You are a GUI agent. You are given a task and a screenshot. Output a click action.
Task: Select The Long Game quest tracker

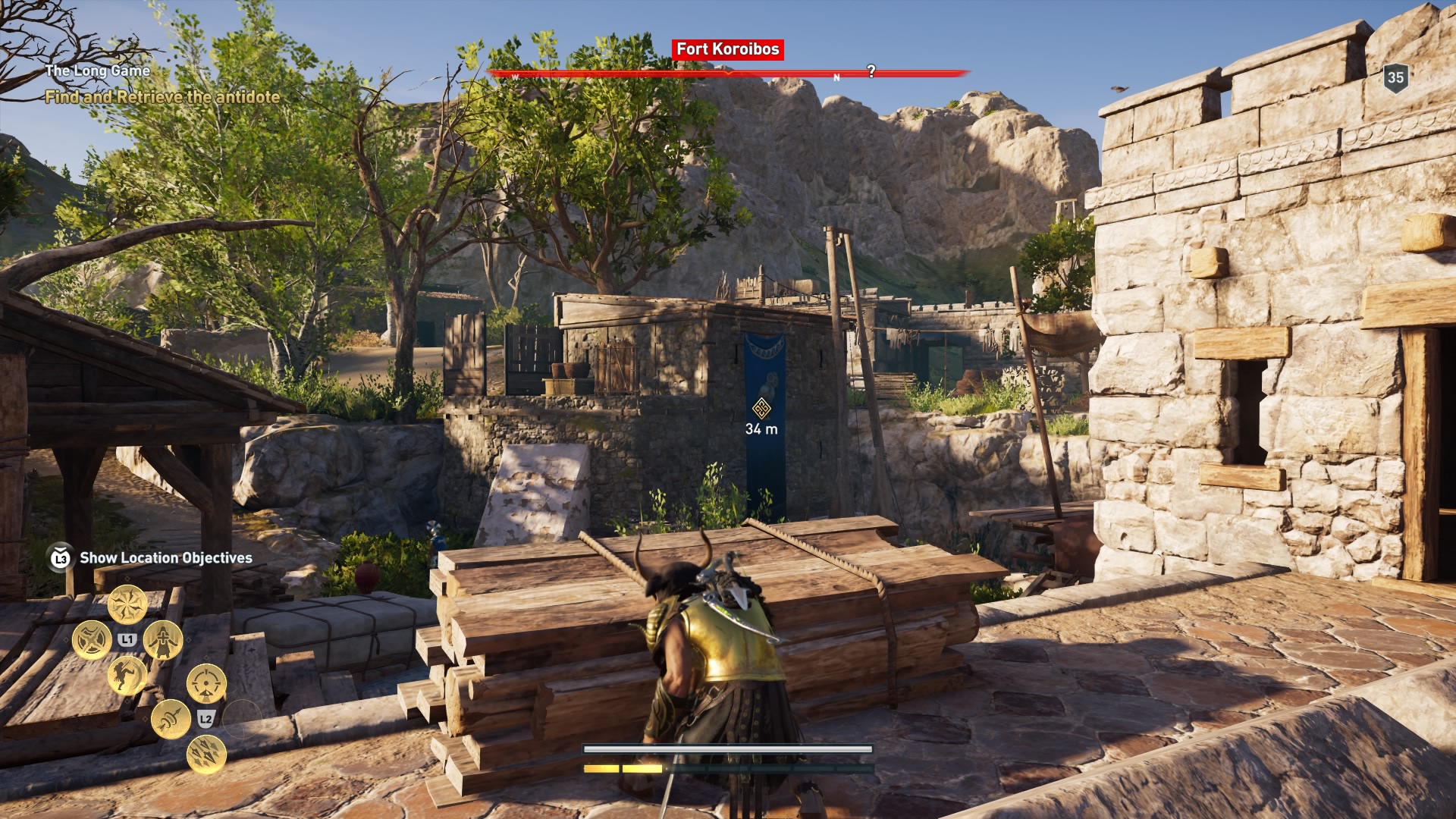click(x=97, y=71)
